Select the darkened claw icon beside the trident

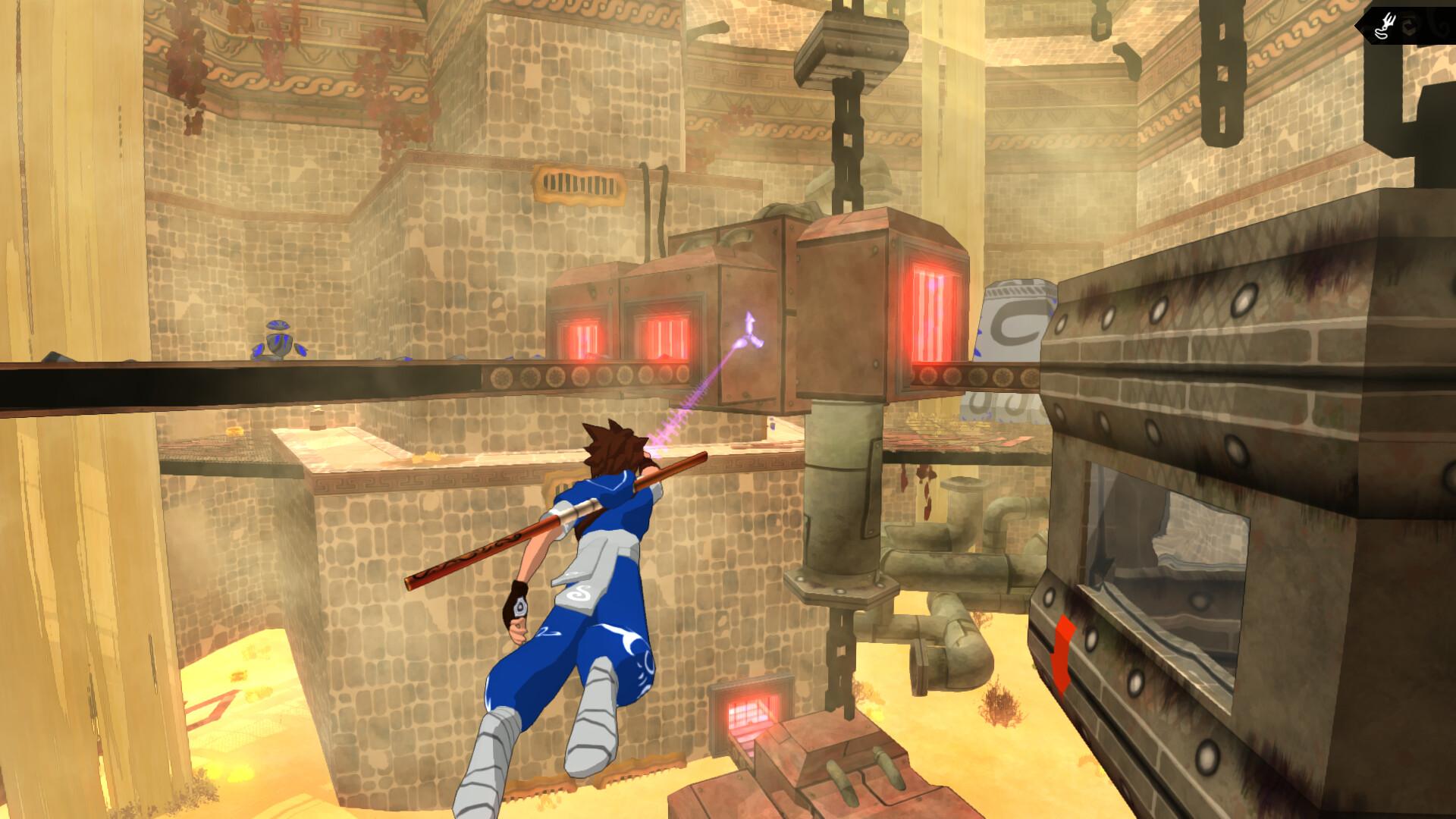[x=1409, y=27]
